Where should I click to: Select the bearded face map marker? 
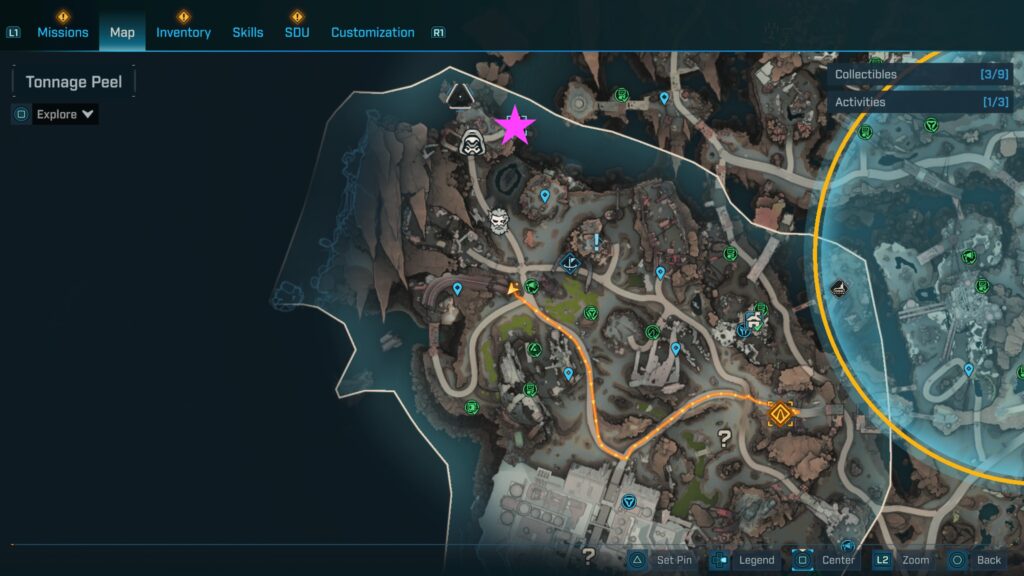click(499, 220)
